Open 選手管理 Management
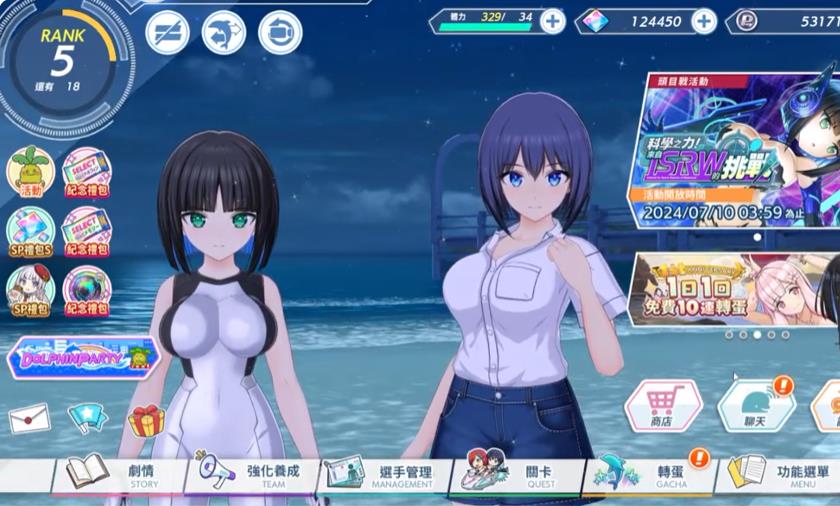 [x=385, y=472]
